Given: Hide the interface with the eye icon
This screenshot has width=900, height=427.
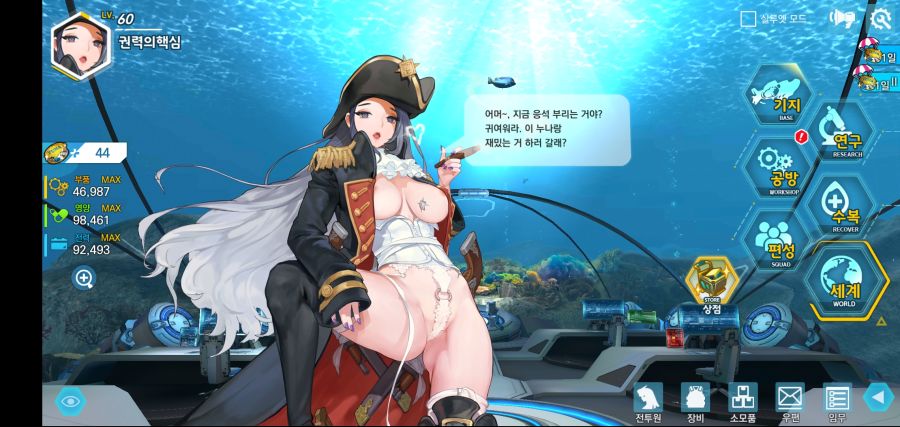Looking at the screenshot, I should (x=70, y=401).
